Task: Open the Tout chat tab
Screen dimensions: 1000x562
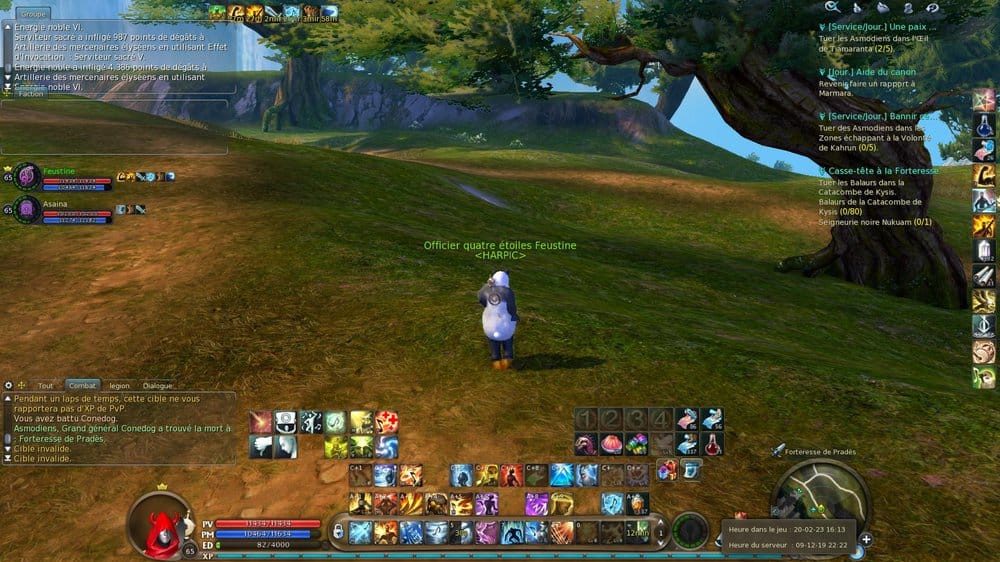Action: [x=46, y=385]
